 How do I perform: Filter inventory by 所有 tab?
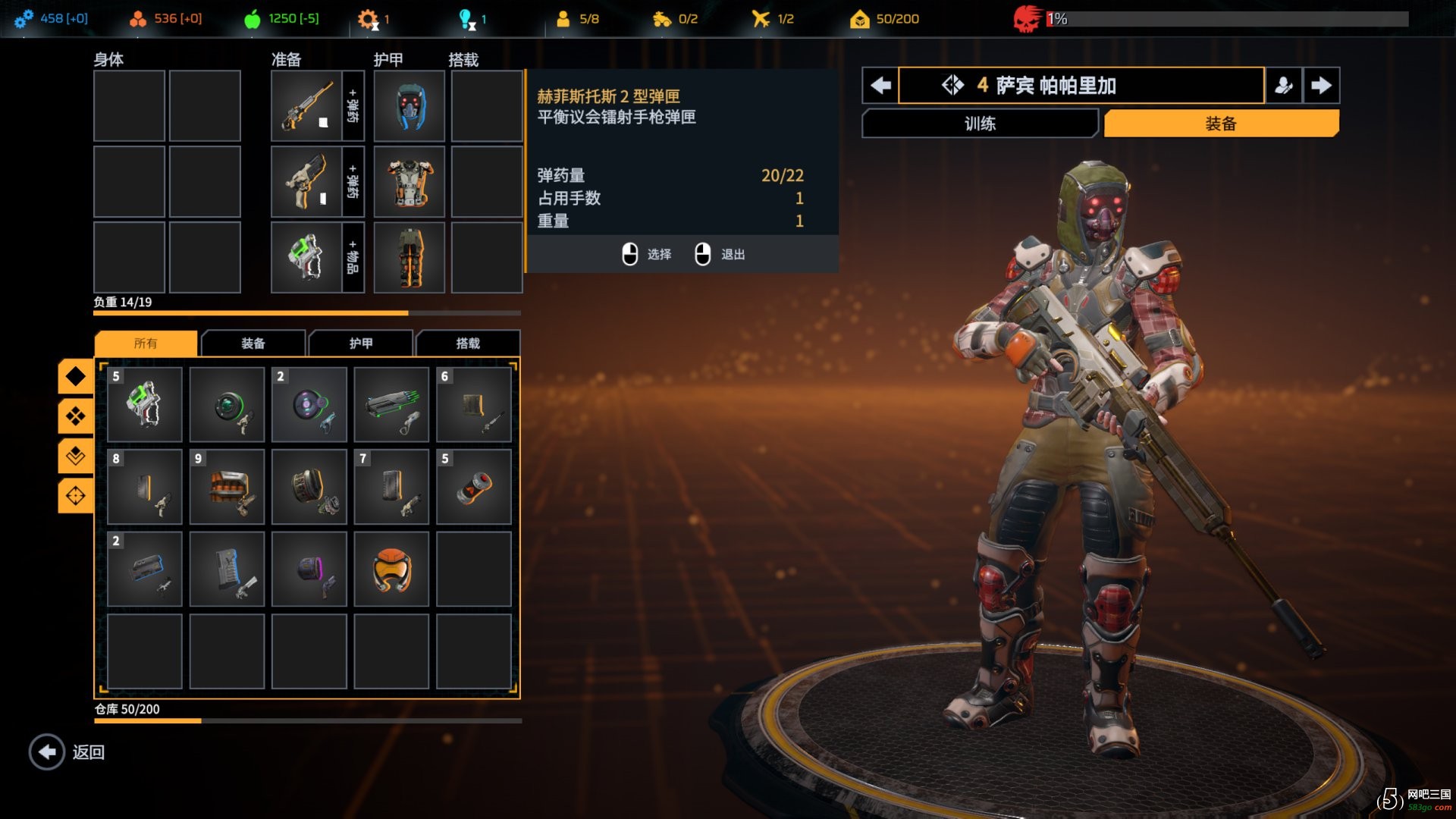tap(146, 344)
